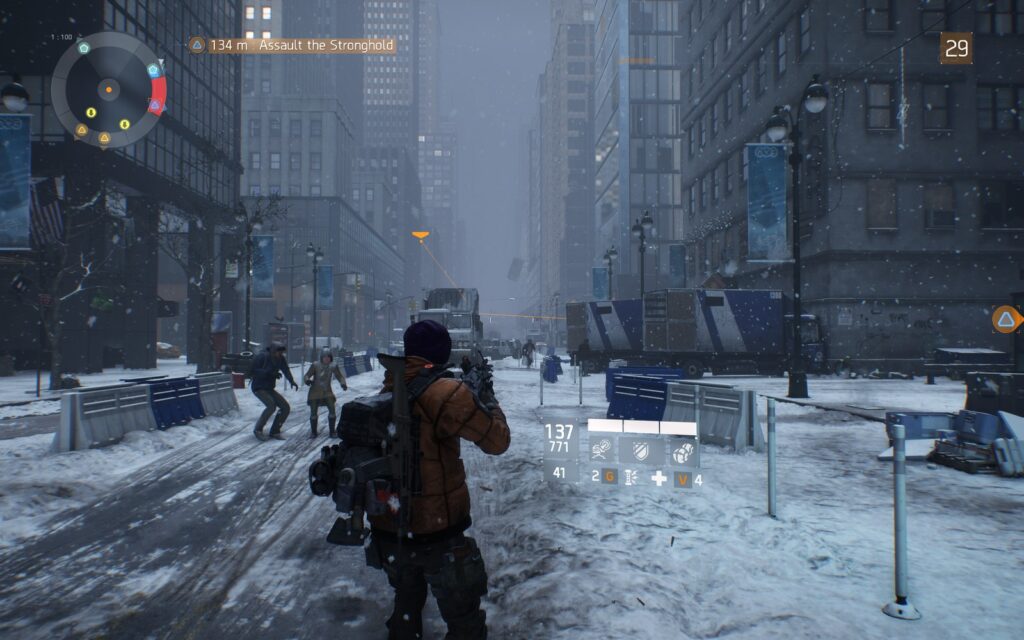
Task: Select the Assault the Stronghold objective tracker
Action: pos(292,45)
